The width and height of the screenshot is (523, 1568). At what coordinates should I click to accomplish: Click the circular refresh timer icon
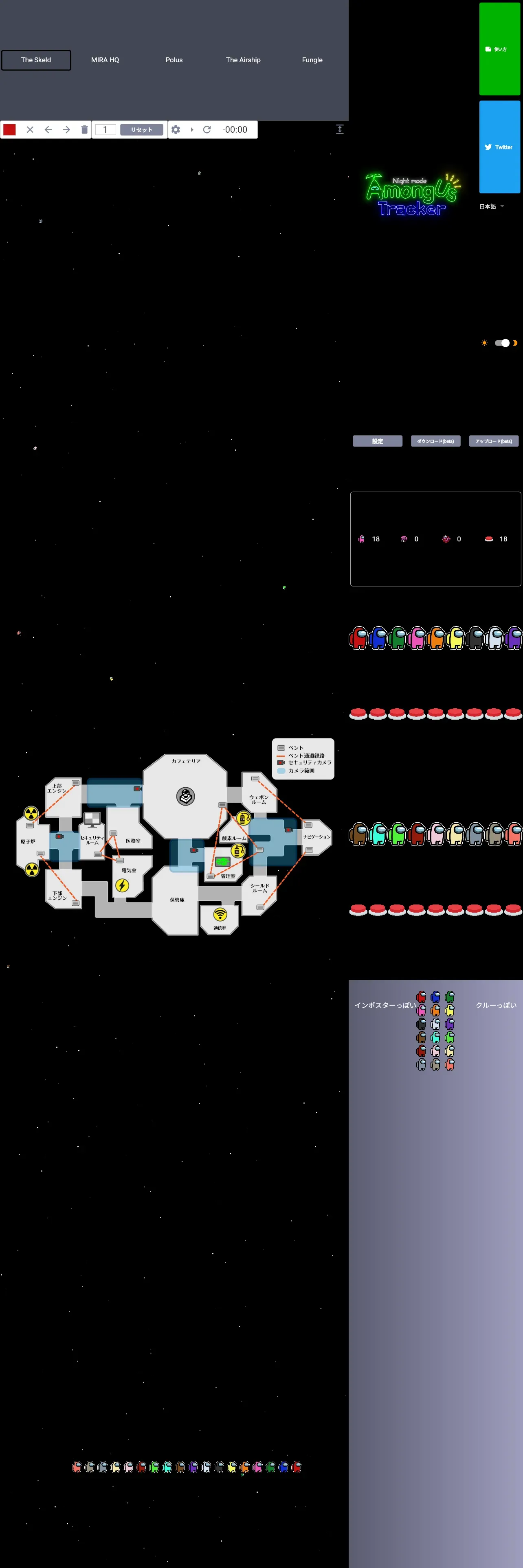point(207,130)
